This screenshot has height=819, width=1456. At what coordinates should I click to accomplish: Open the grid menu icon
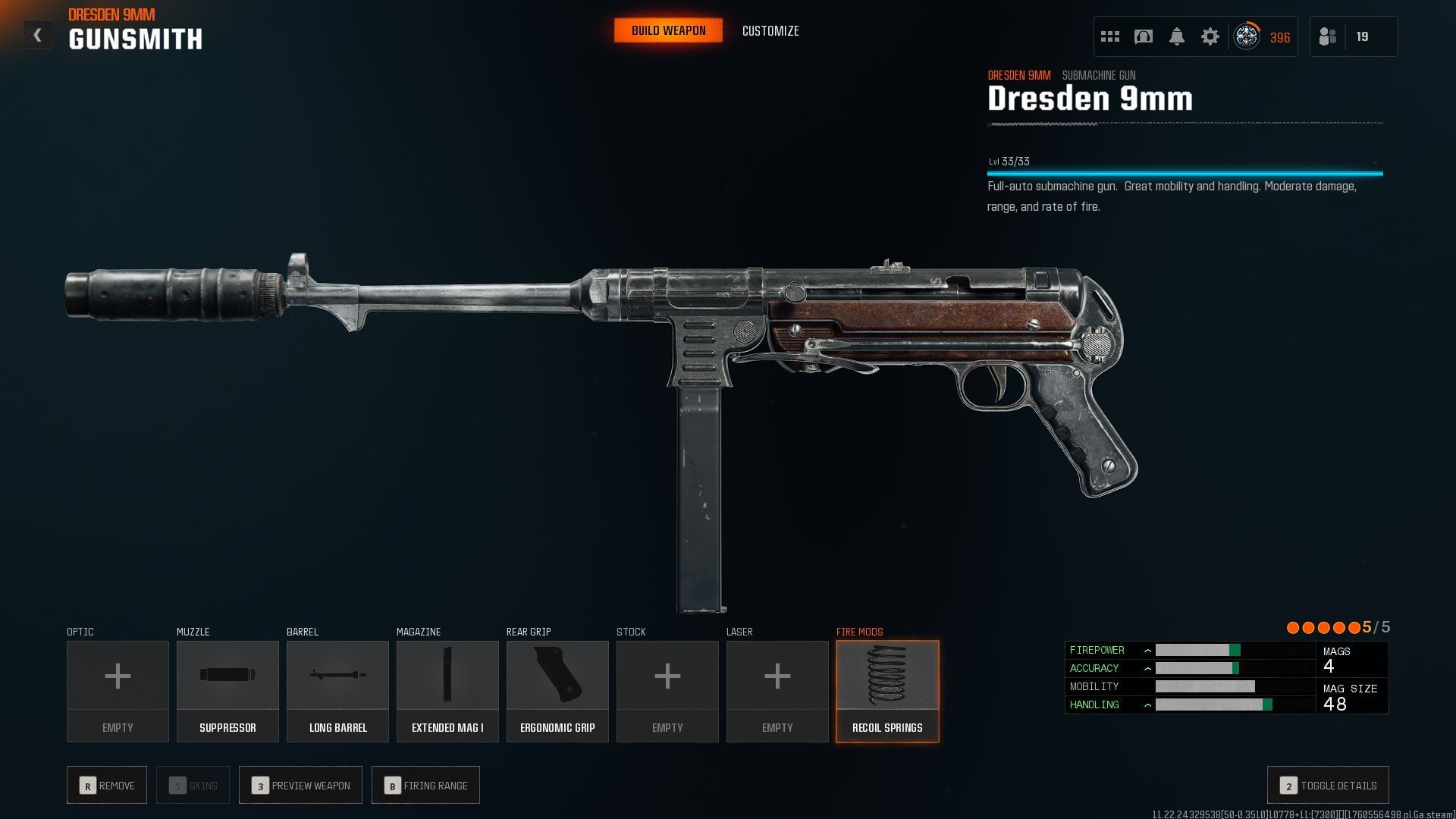coord(1110,36)
